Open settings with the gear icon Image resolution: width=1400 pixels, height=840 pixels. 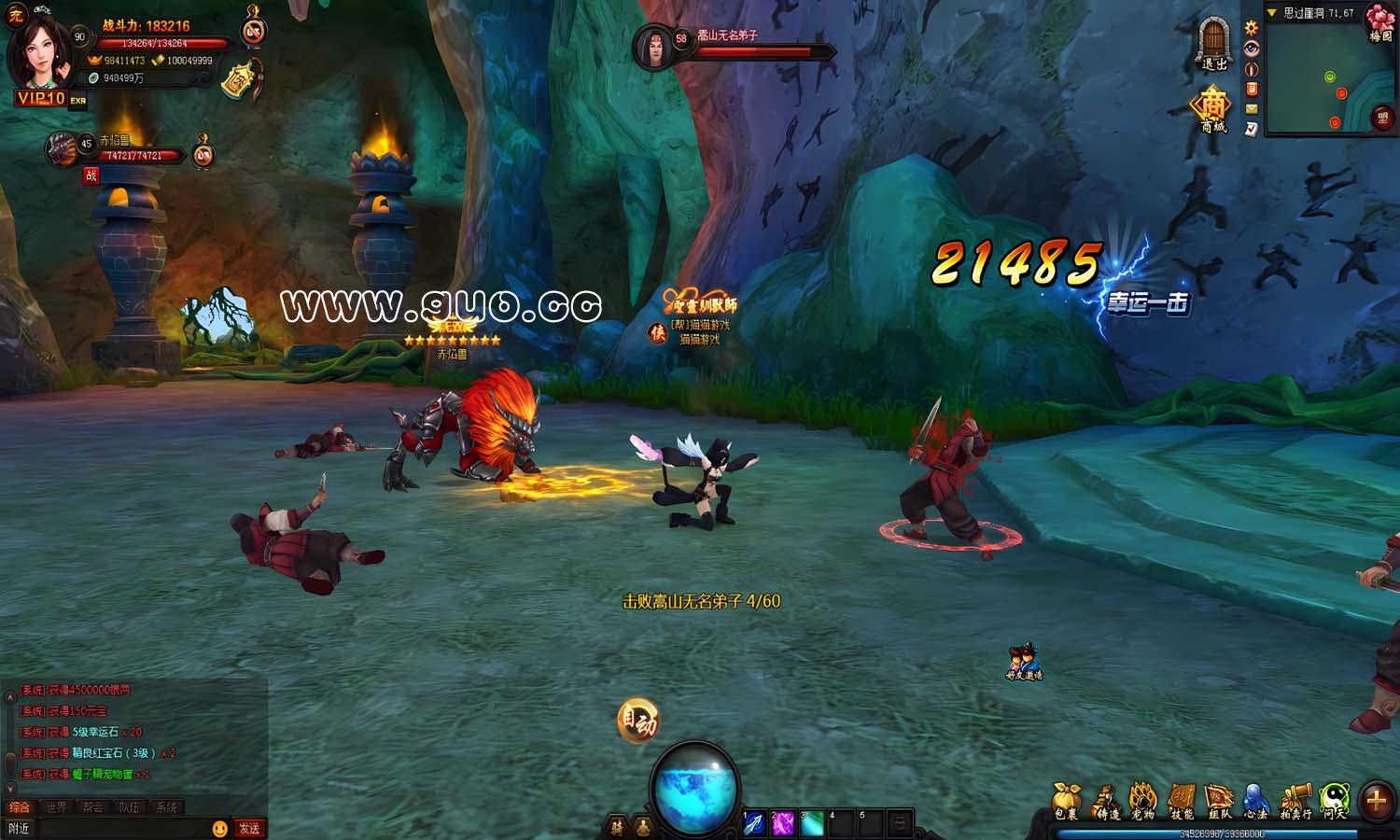[1252, 28]
